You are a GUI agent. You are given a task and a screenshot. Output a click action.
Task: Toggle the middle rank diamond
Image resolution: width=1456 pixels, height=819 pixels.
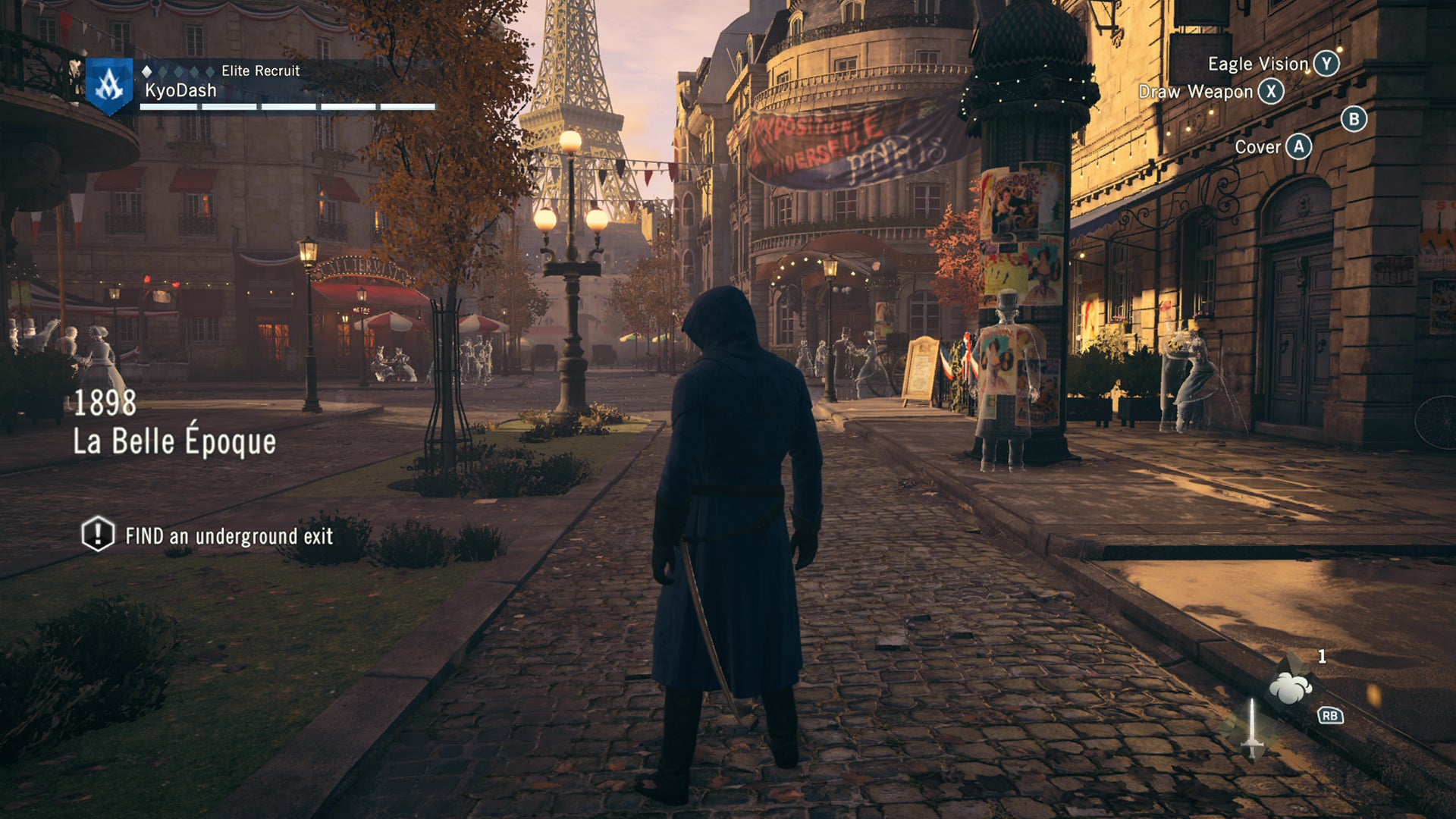[x=179, y=71]
